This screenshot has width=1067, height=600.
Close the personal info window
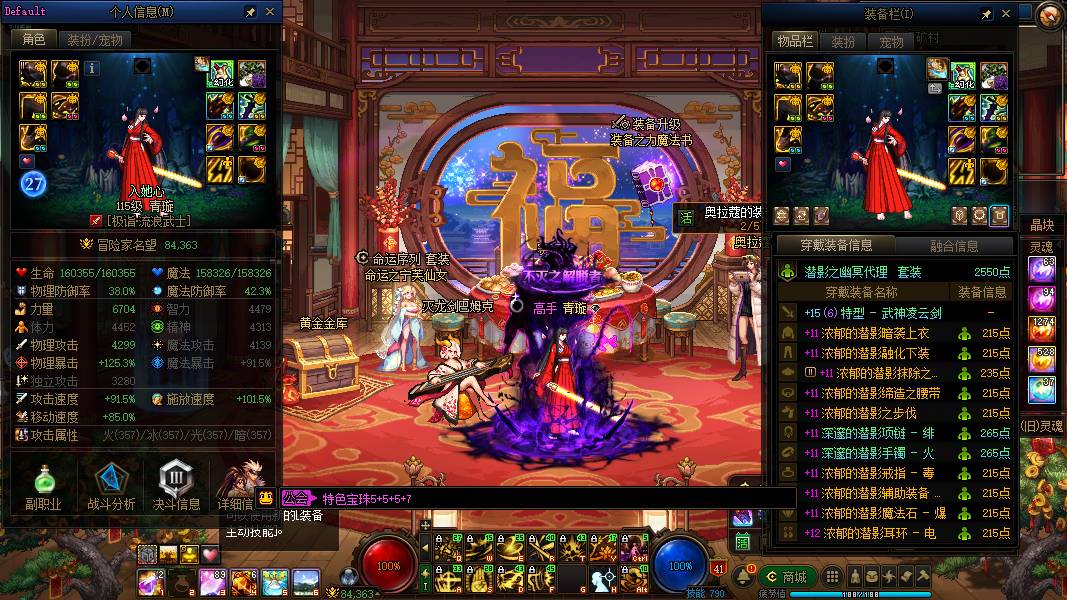pos(270,12)
